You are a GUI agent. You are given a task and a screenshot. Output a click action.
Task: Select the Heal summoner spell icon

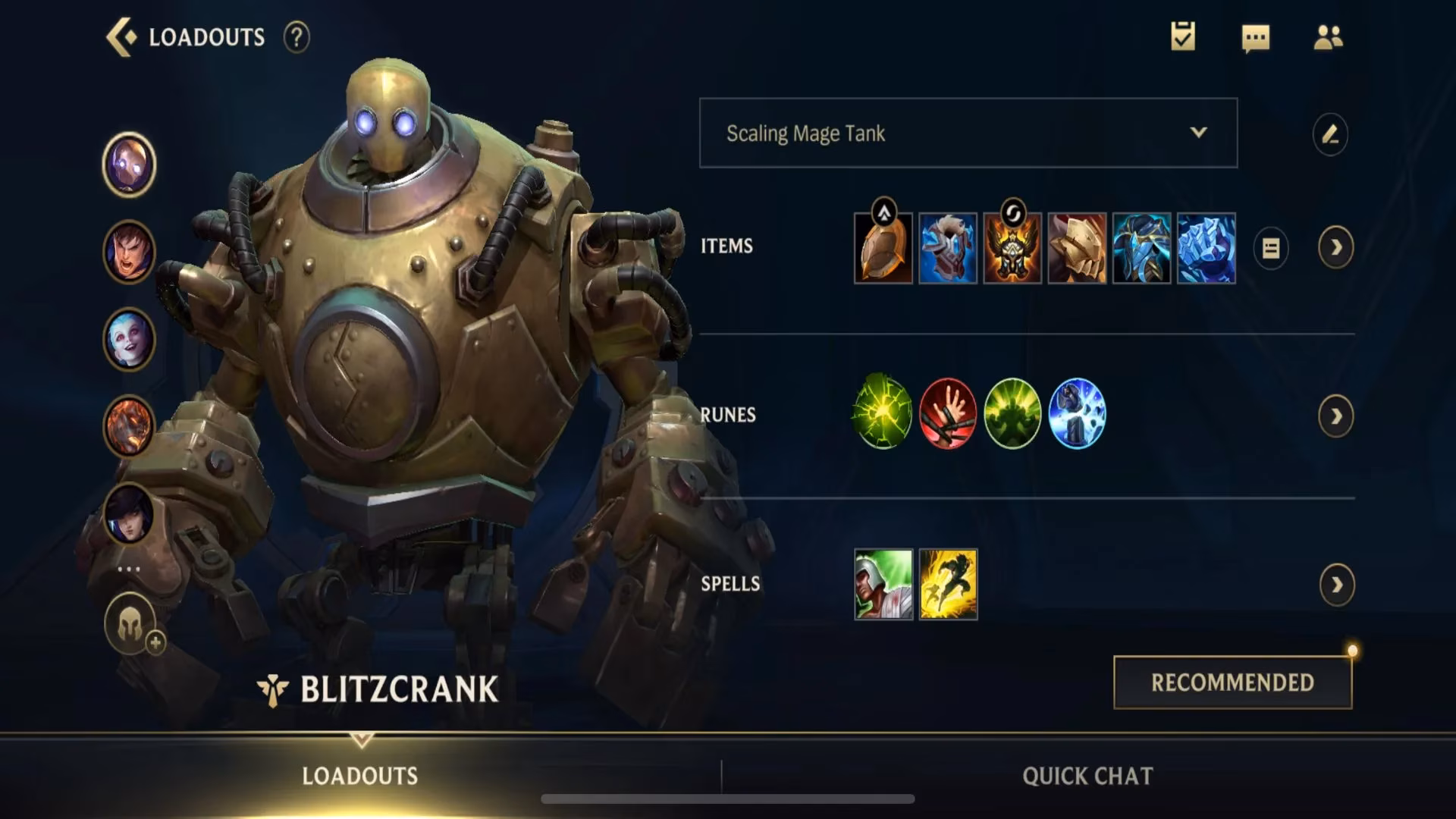pyautogui.click(x=883, y=584)
